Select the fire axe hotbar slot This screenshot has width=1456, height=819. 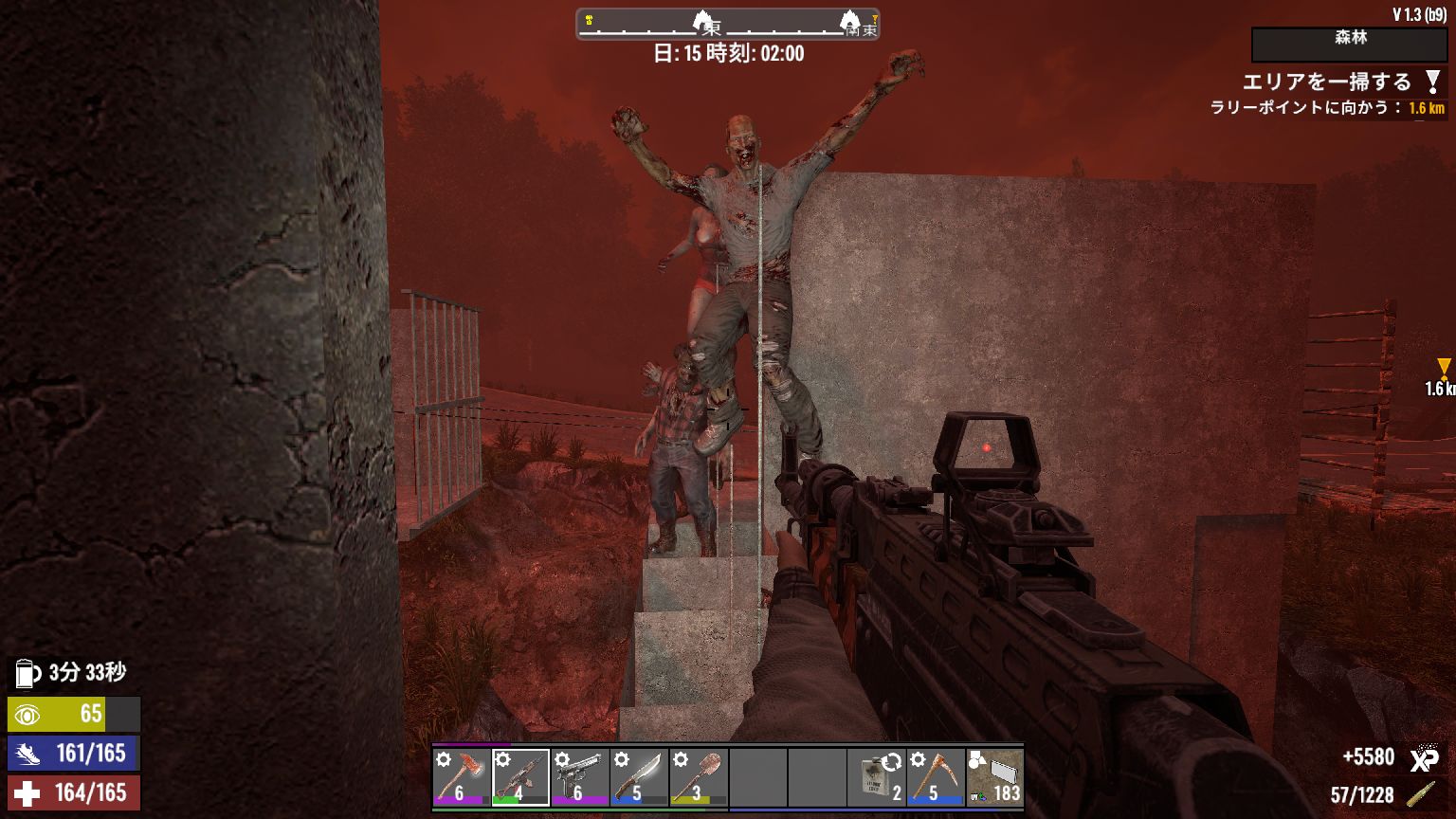[x=462, y=777]
